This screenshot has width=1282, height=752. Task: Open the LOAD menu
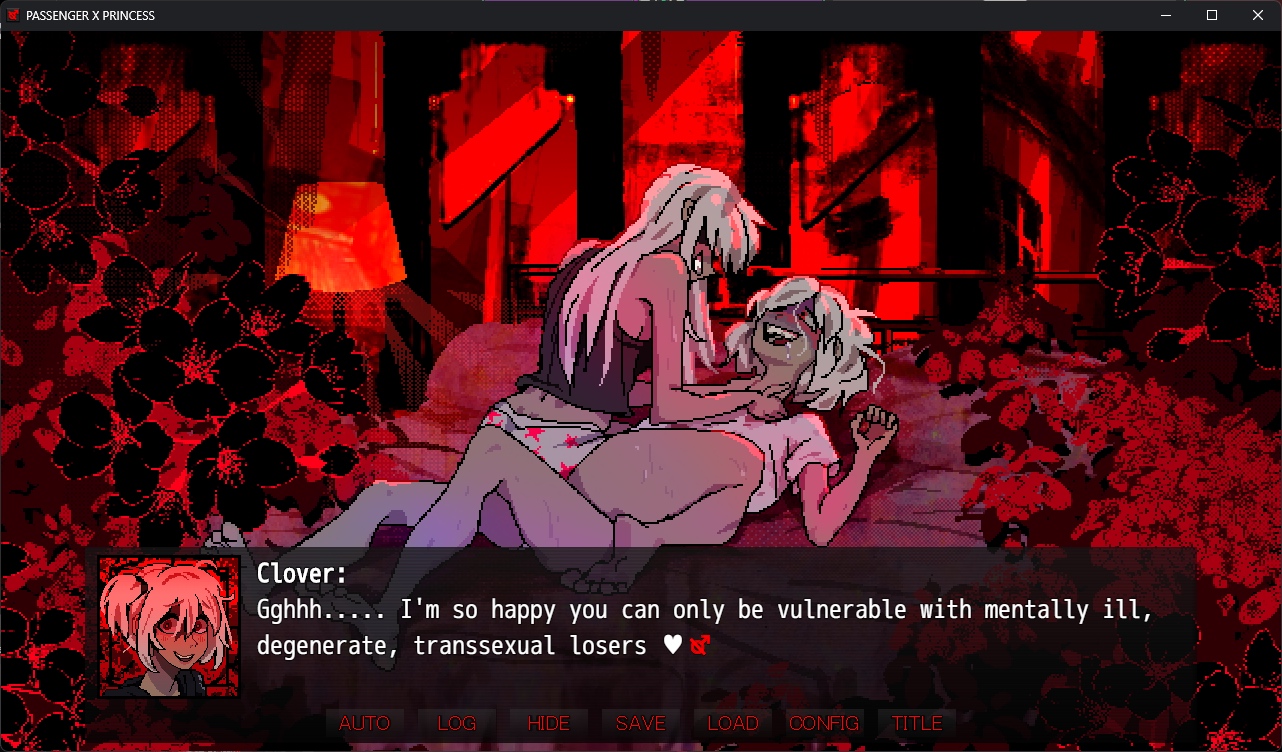[732, 723]
